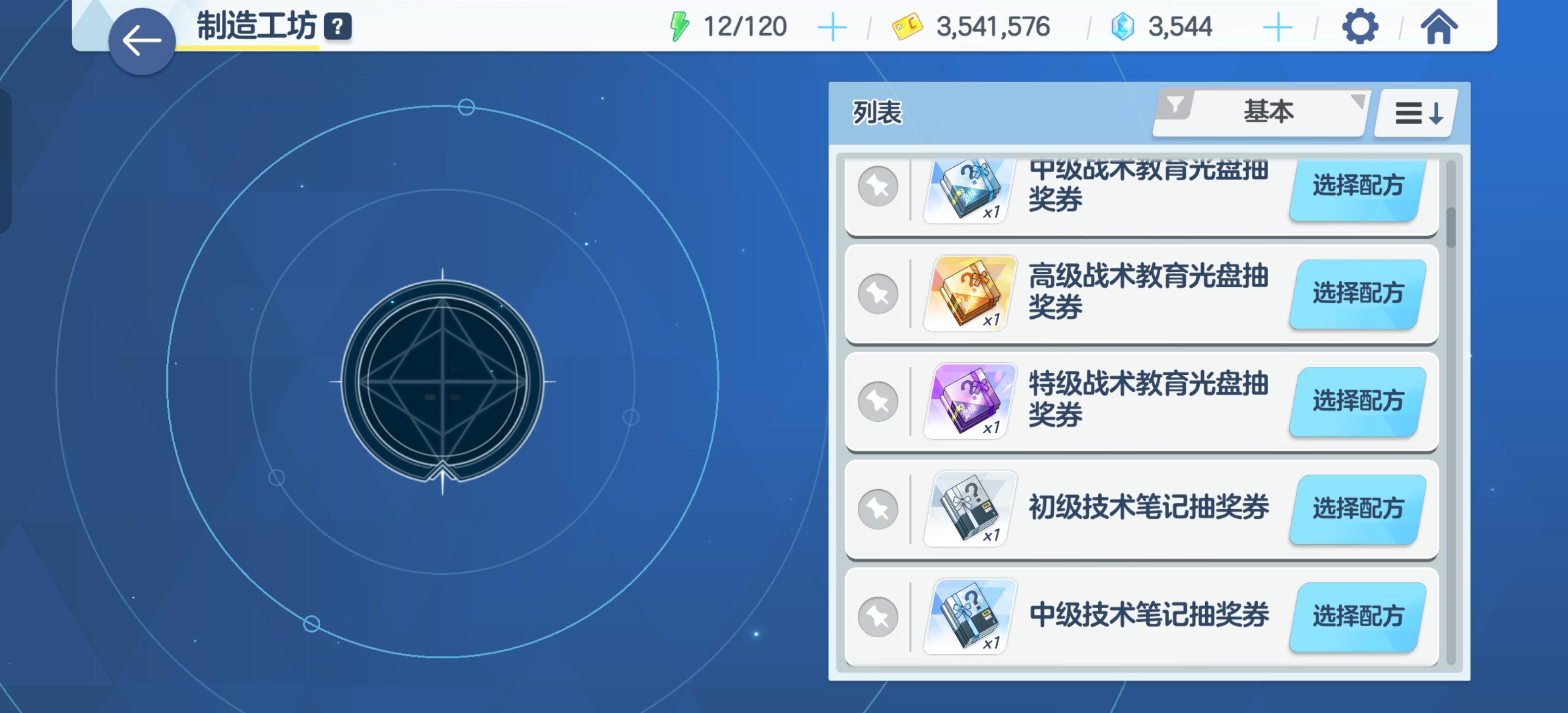Click the energy lightning bolt icon
This screenshot has height=713, width=1568.
pyautogui.click(x=680, y=26)
